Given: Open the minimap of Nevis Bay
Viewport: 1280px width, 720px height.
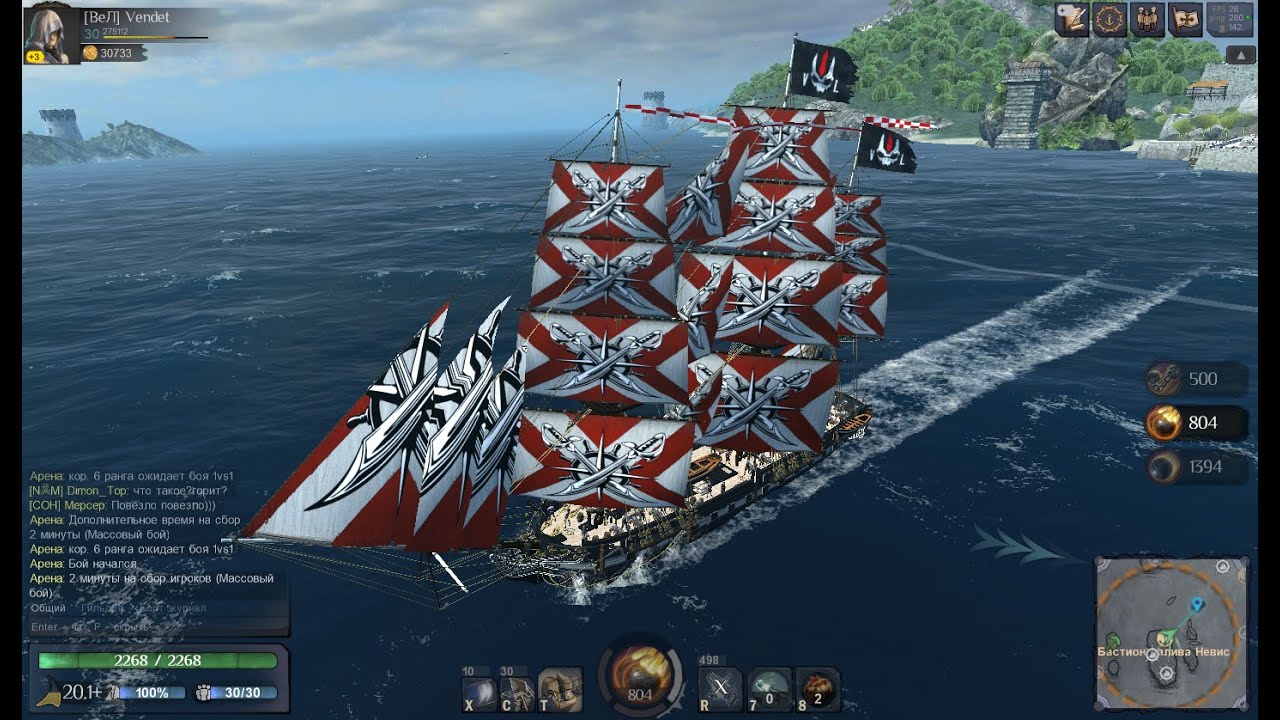Looking at the screenshot, I should click(1172, 632).
